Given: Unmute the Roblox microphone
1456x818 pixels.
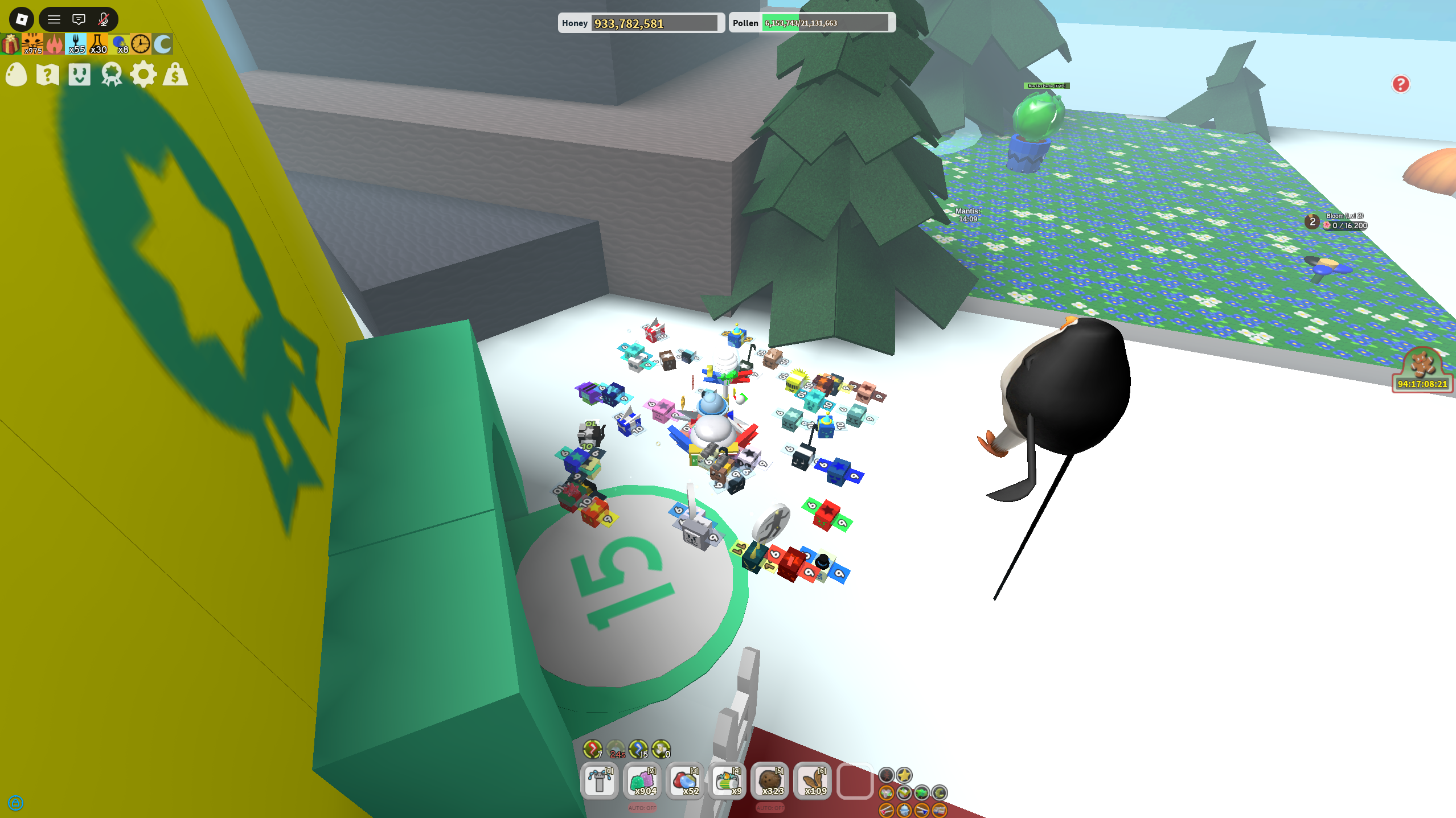Looking at the screenshot, I should [x=102, y=19].
